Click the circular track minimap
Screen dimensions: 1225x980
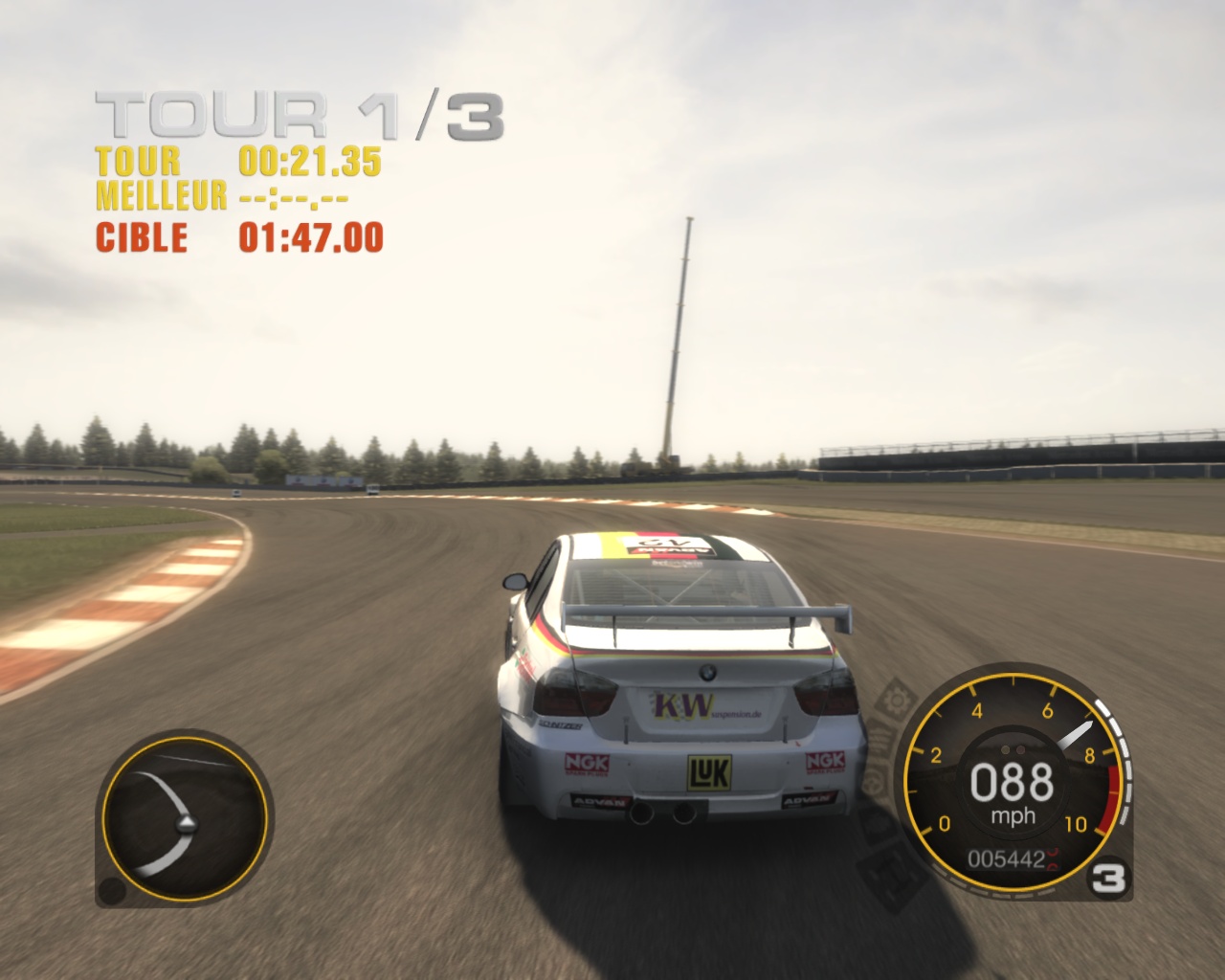coord(184,822)
